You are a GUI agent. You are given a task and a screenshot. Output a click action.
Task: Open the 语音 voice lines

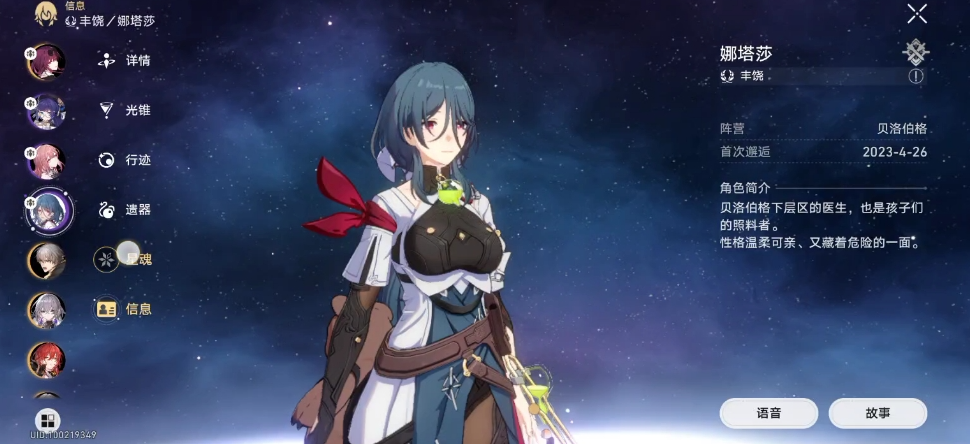(768, 412)
